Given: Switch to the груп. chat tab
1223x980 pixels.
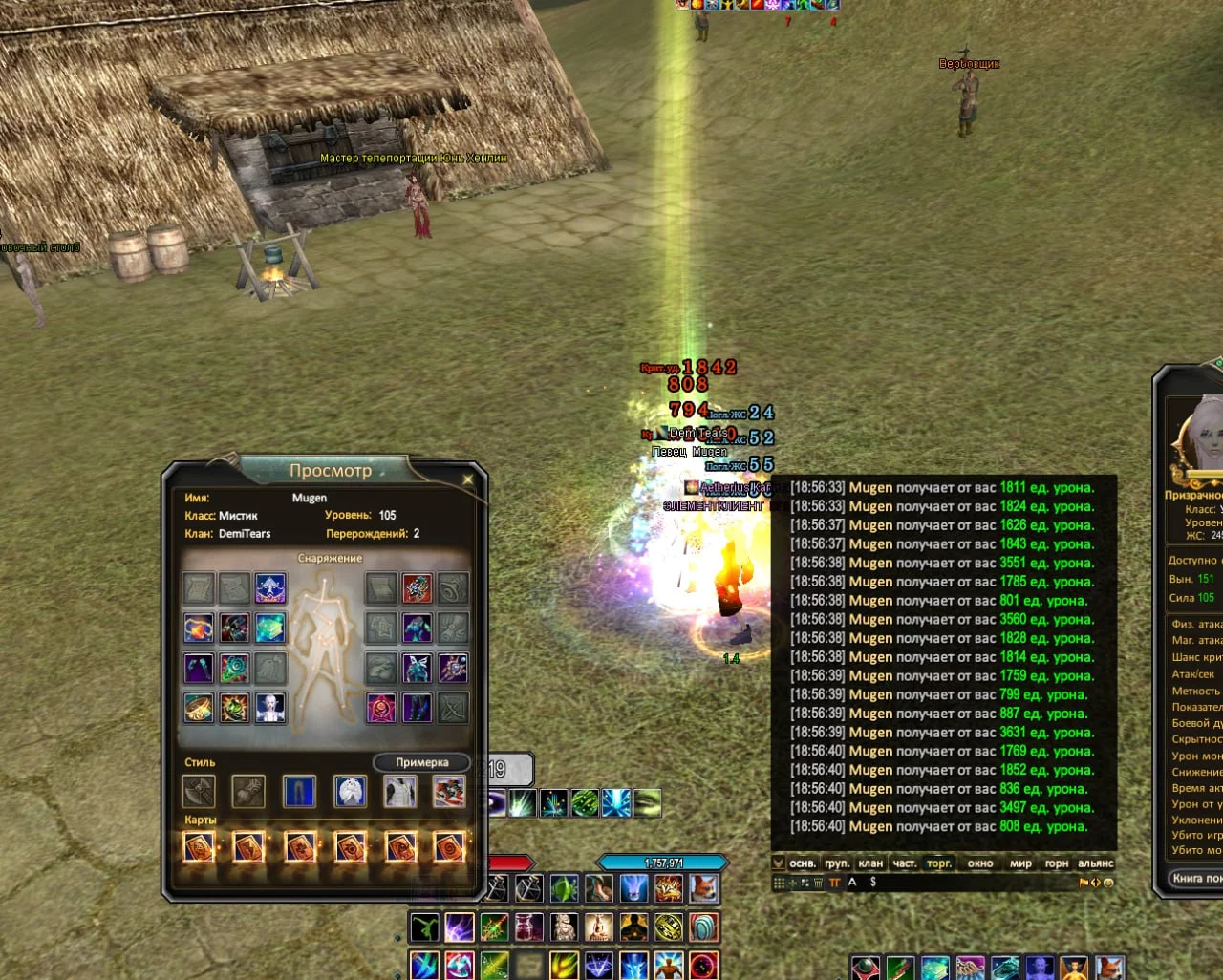Looking at the screenshot, I should [x=837, y=863].
